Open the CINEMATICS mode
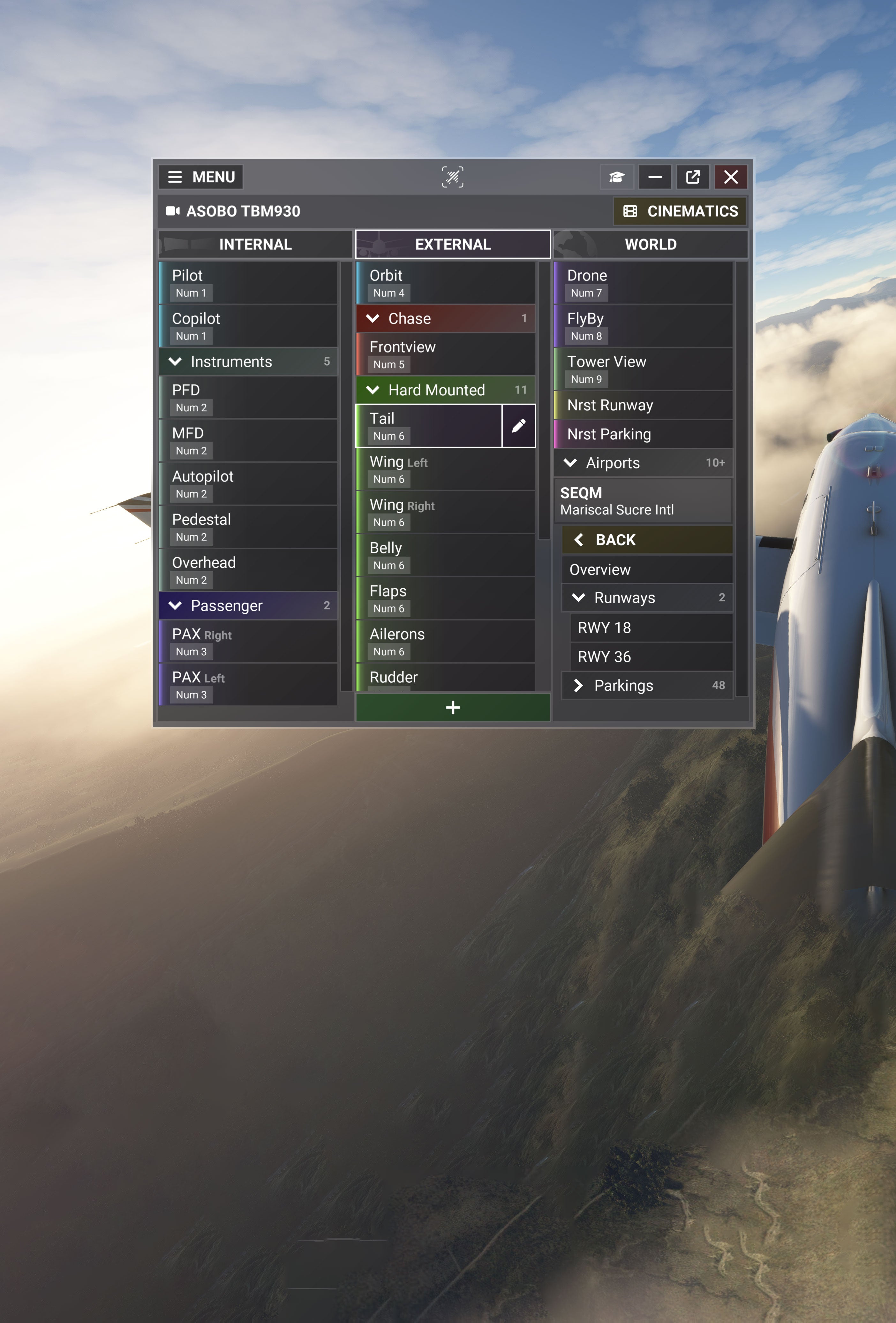896x1323 pixels. point(681,211)
